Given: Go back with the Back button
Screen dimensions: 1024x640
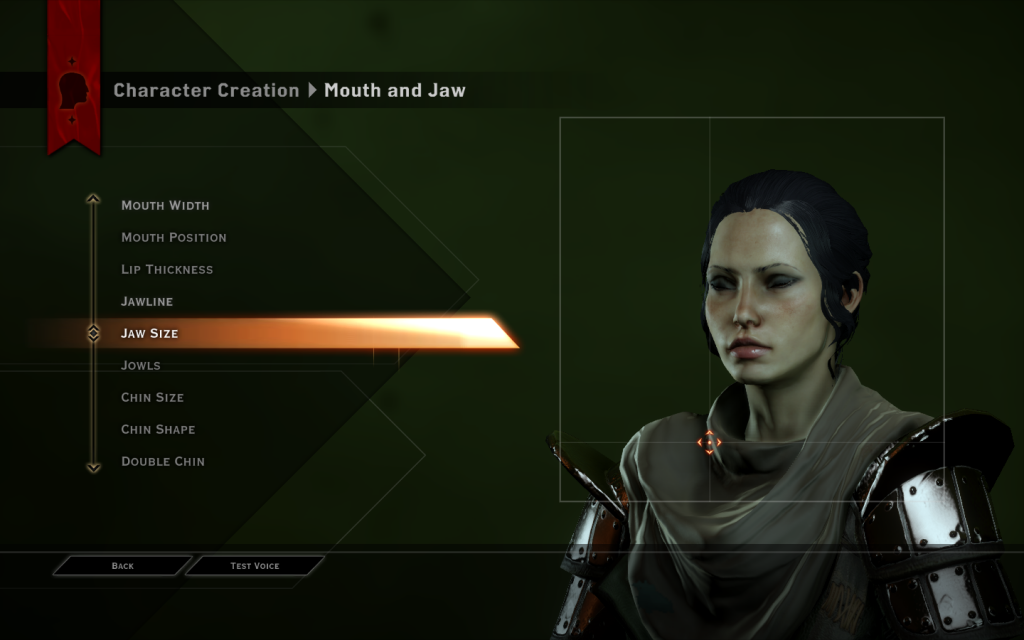Looking at the screenshot, I should (x=122, y=566).
